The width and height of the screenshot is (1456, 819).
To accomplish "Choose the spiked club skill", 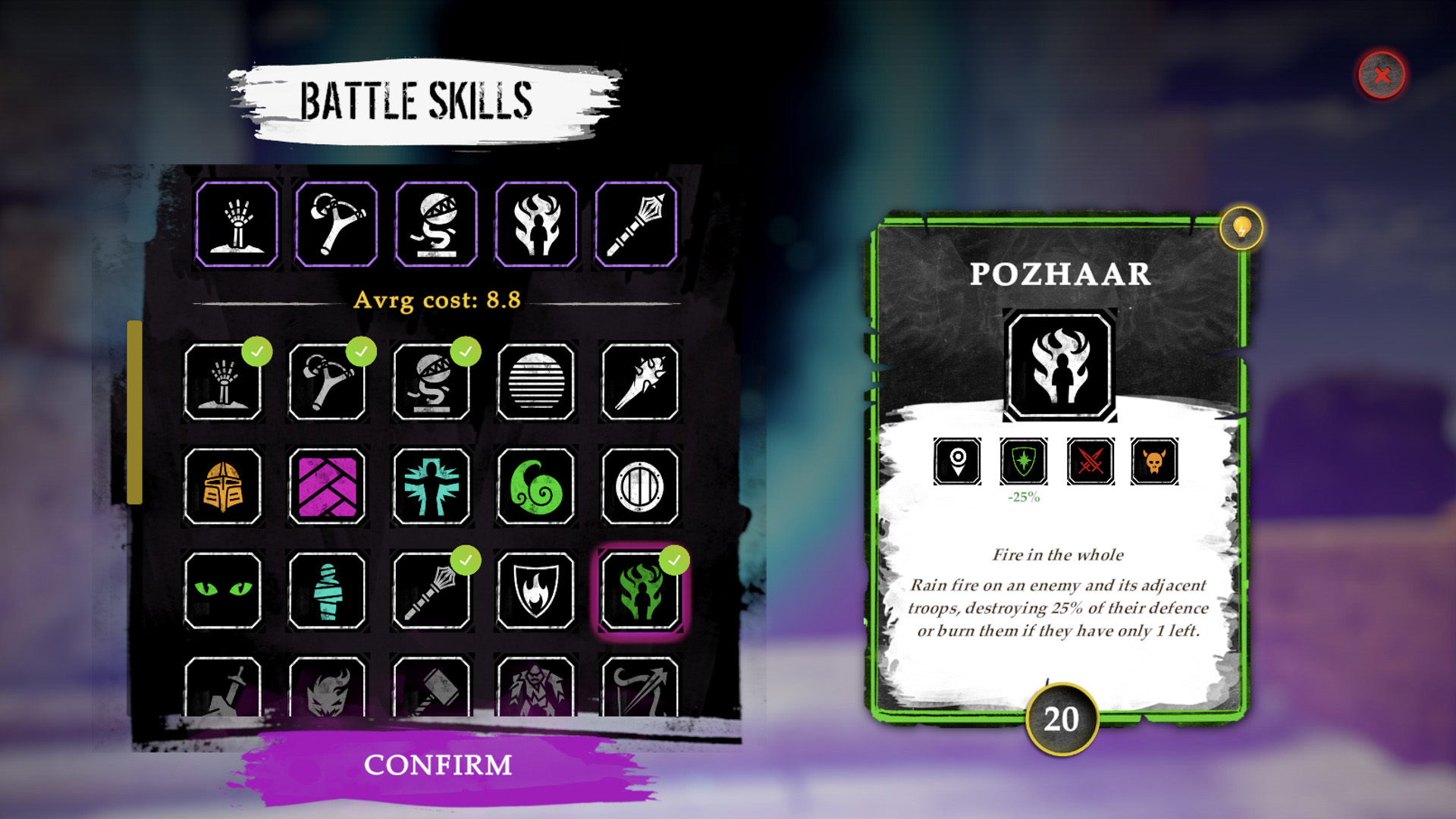I will click(x=640, y=381).
